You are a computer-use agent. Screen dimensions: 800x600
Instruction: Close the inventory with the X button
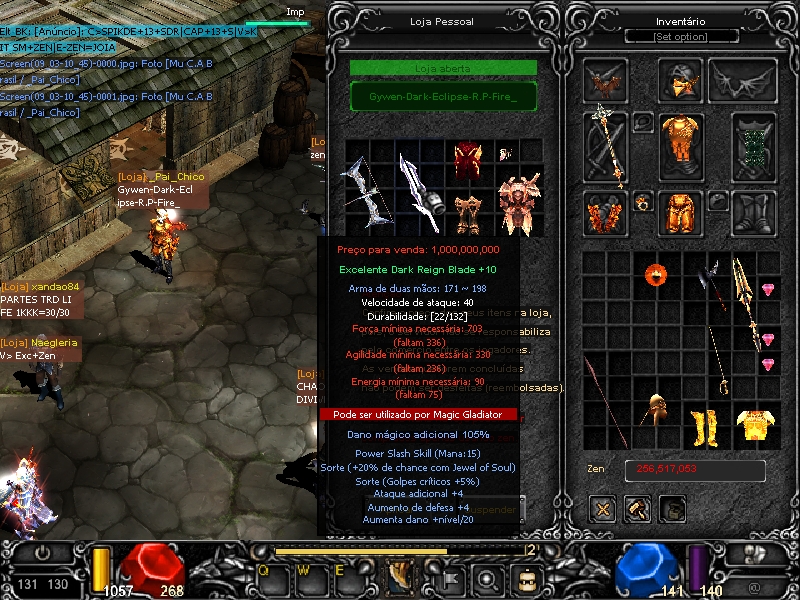point(602,509)
